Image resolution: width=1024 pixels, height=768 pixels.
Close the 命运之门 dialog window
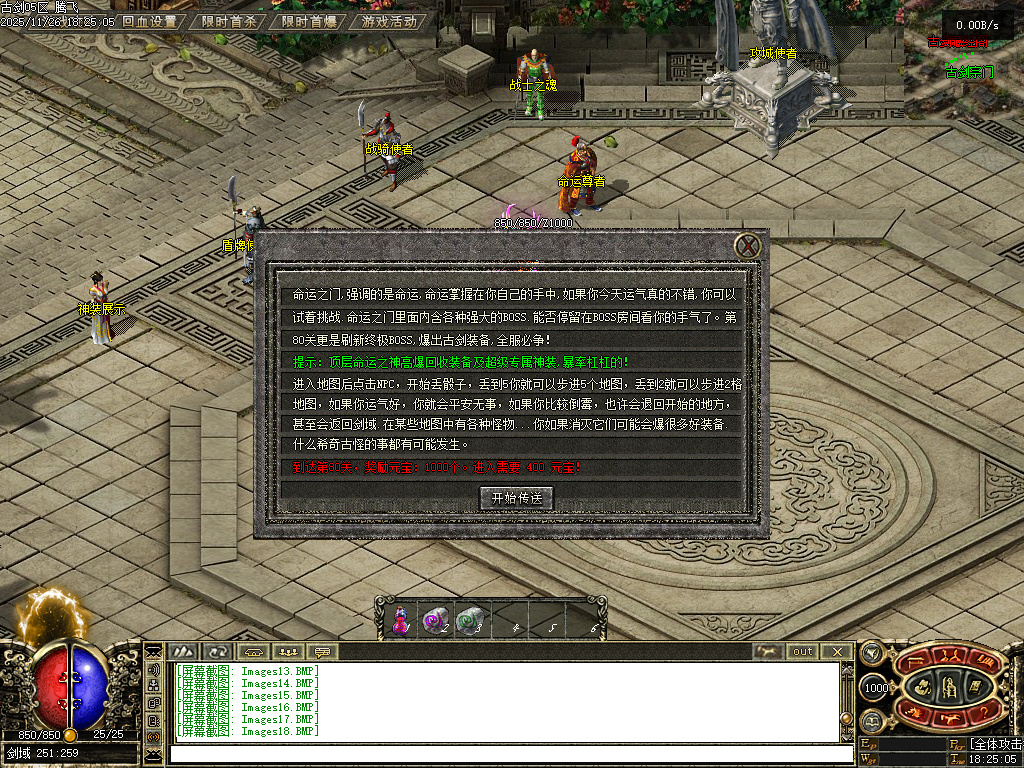748,246
